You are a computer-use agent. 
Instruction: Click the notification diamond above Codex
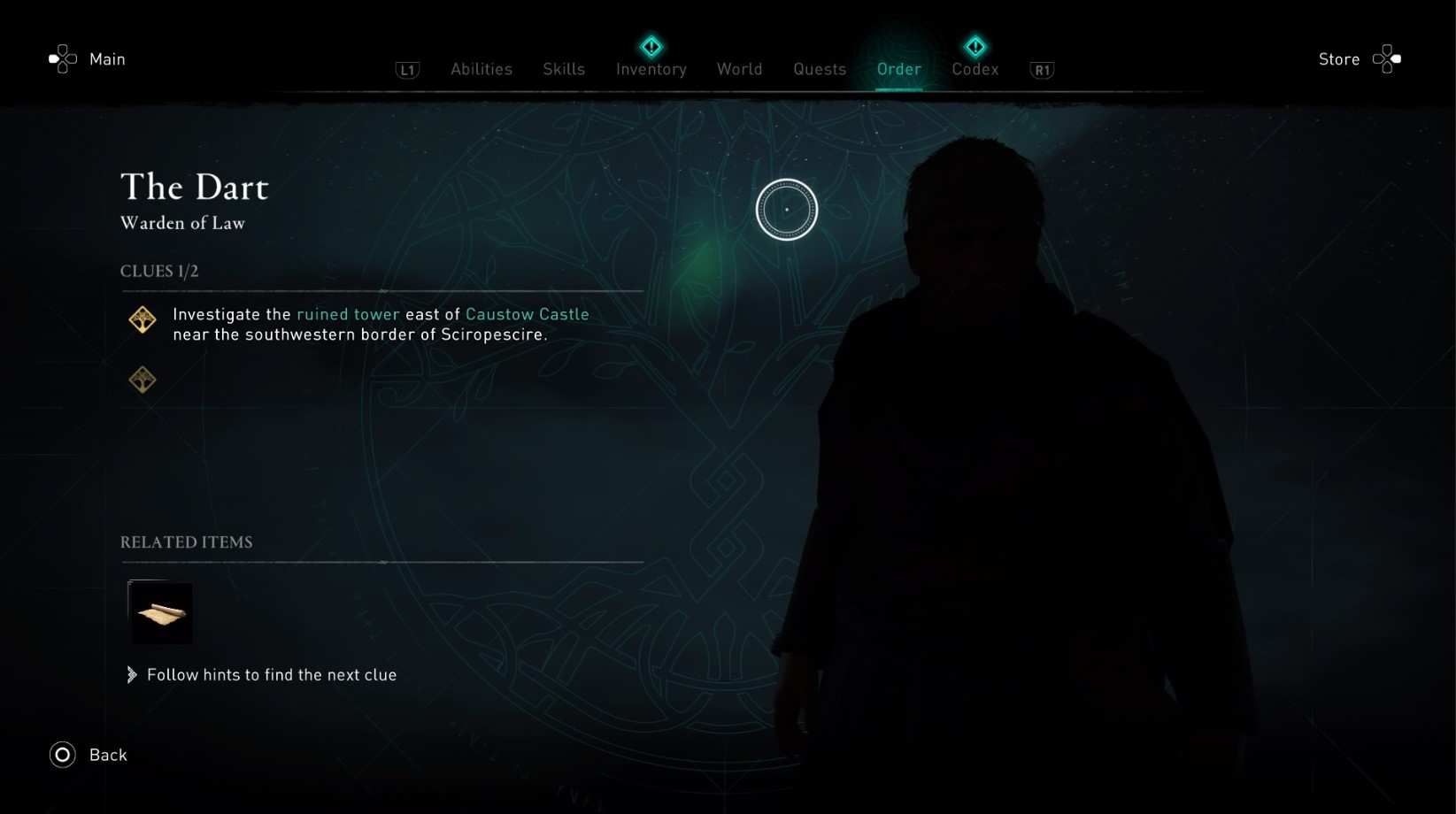click(x=975, y=44)
